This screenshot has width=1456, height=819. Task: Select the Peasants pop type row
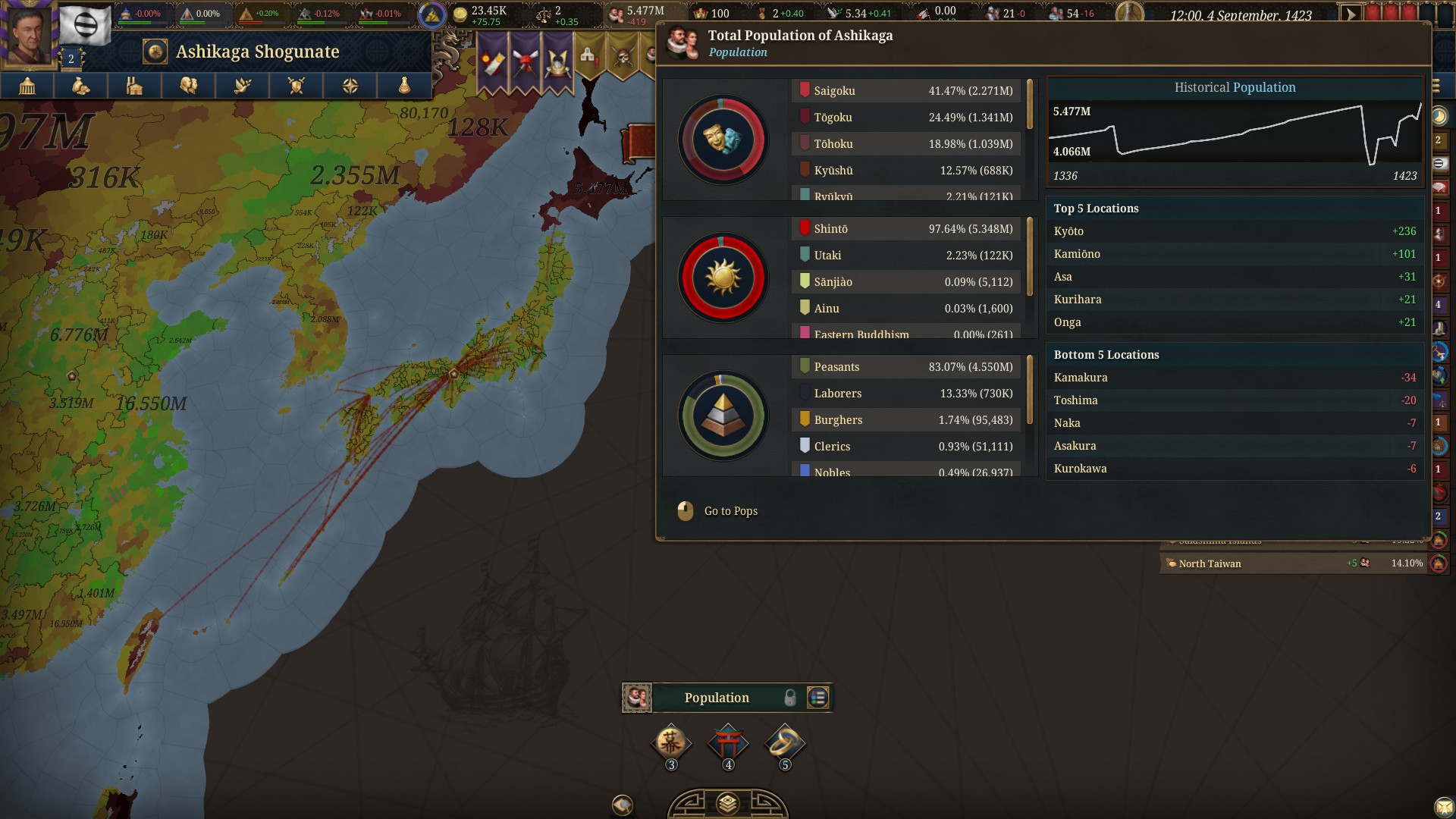906,367
